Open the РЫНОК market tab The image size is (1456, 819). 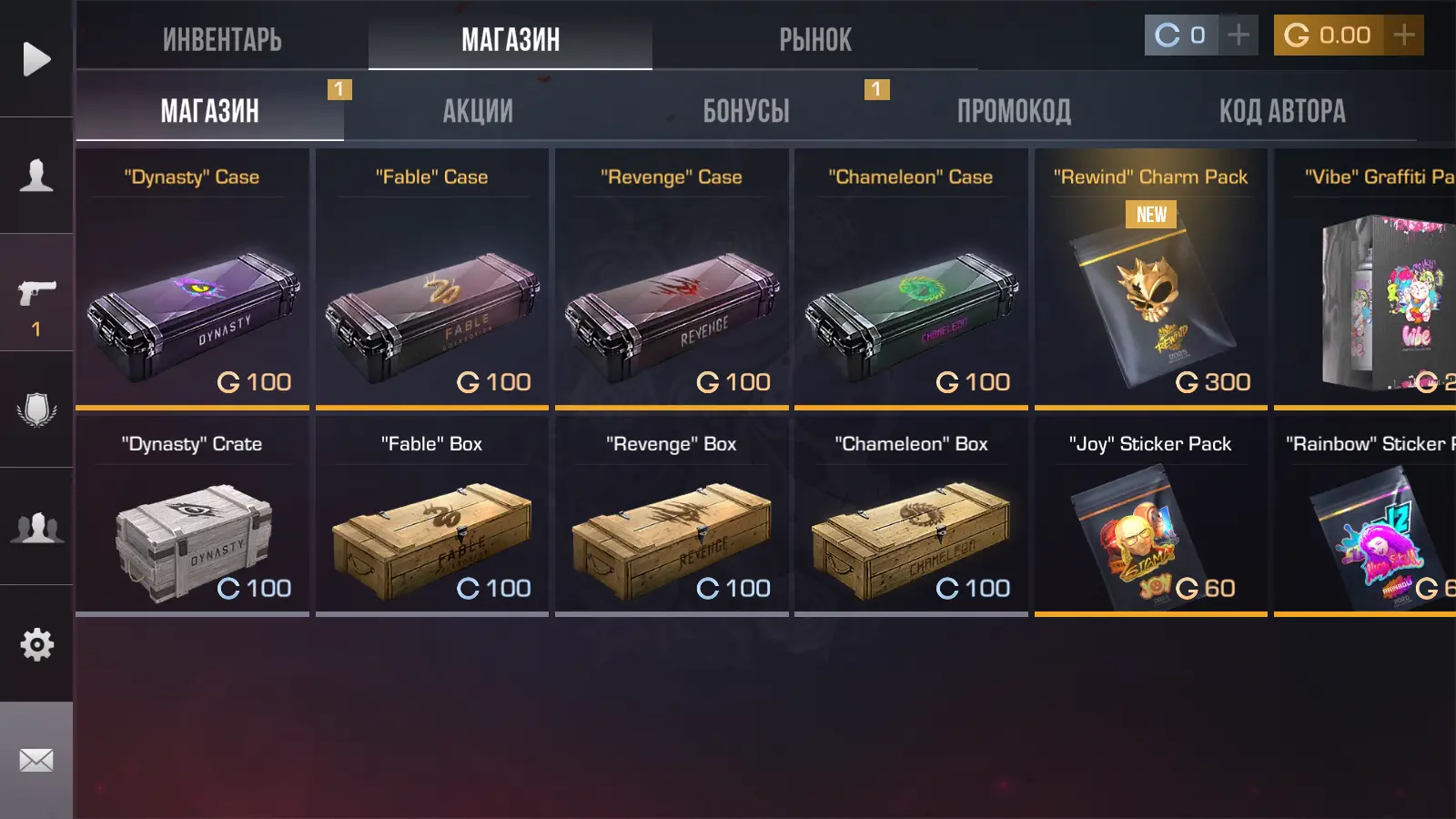pos(815,39)
